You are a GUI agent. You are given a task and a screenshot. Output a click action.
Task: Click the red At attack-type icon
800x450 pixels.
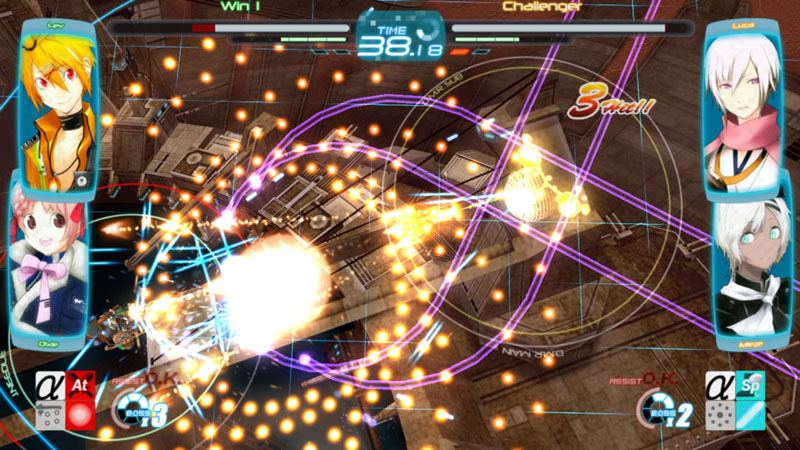pos(82,385)
